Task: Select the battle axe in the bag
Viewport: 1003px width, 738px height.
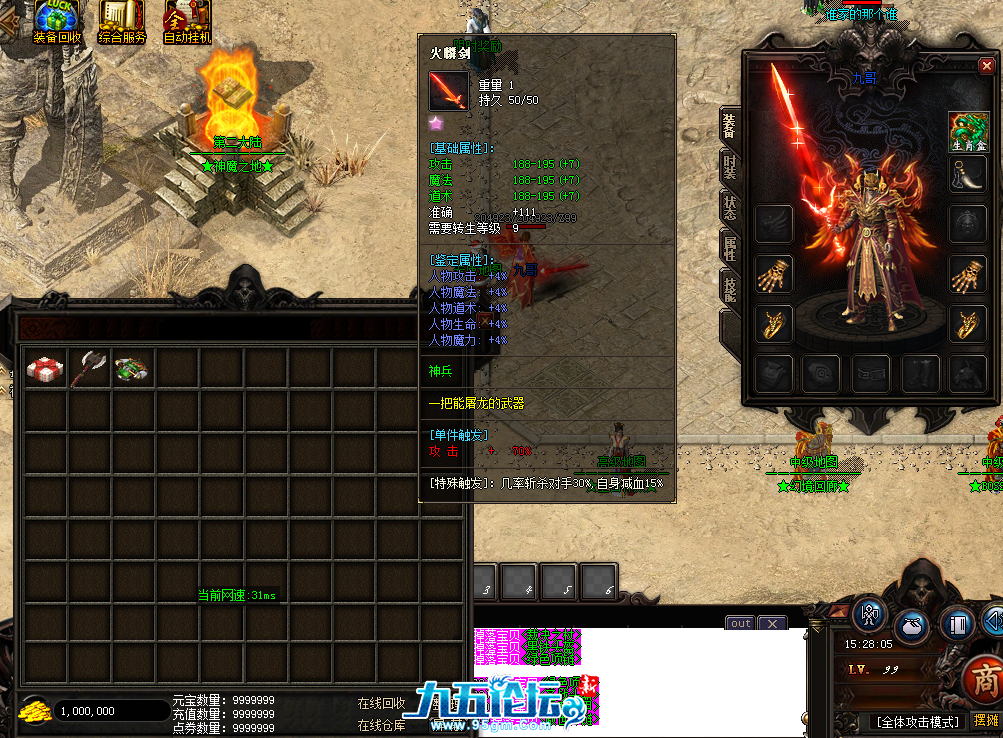Action: click(x=89, y=368)
